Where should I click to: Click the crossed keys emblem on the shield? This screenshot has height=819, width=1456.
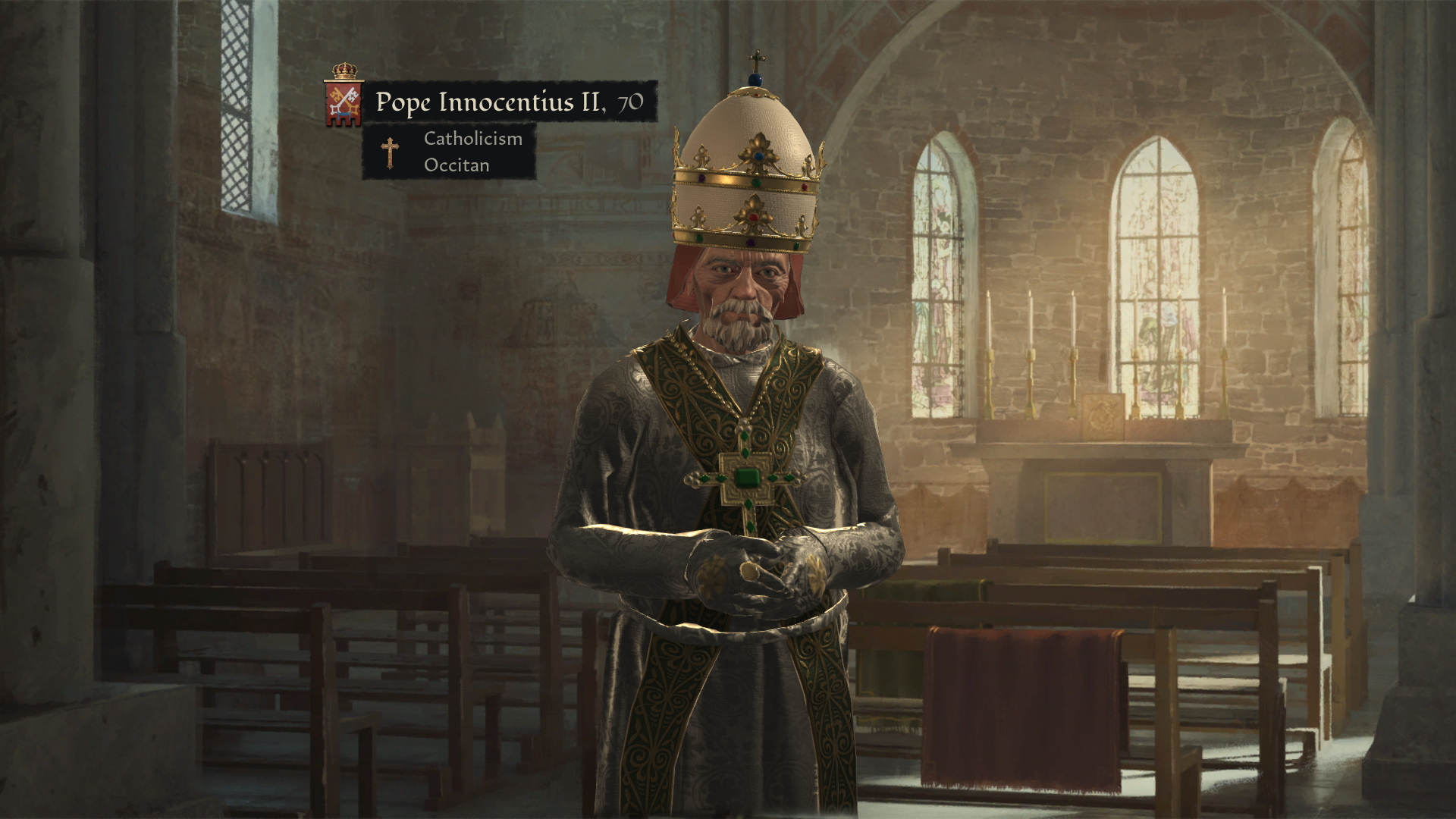tap(343, 101)
